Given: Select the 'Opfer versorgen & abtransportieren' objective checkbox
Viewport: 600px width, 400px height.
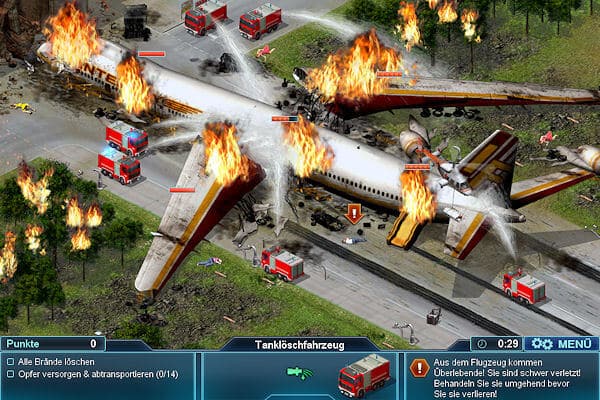Looking at the screenshot, I should coord(10,374).
